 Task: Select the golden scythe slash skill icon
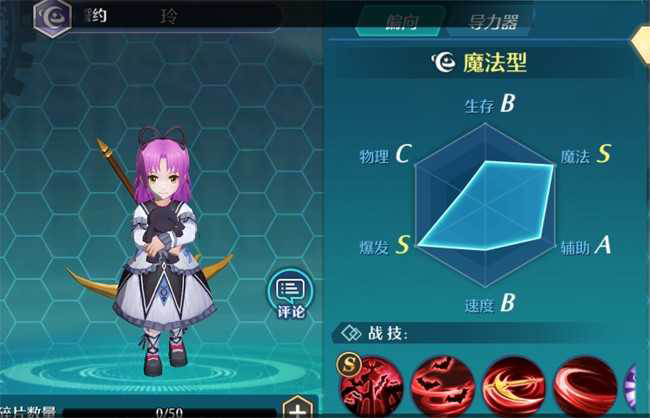[513, 385]
